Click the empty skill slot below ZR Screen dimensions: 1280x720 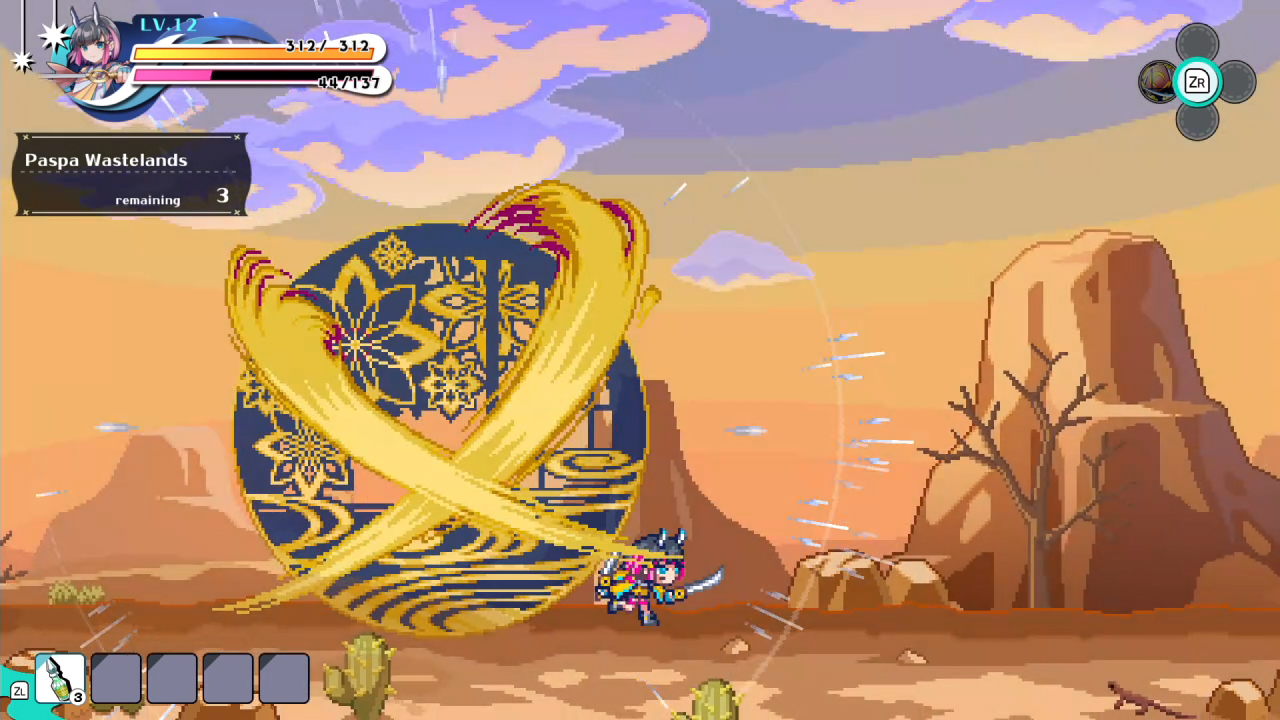(x=1197, y=122)
